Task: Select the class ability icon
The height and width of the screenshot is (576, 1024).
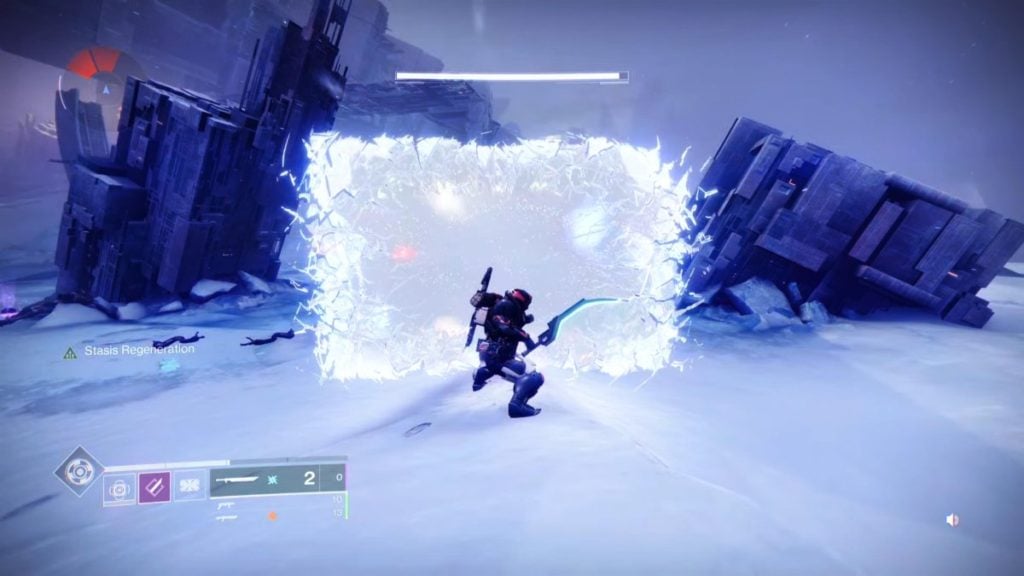Action: coord(189,488)
